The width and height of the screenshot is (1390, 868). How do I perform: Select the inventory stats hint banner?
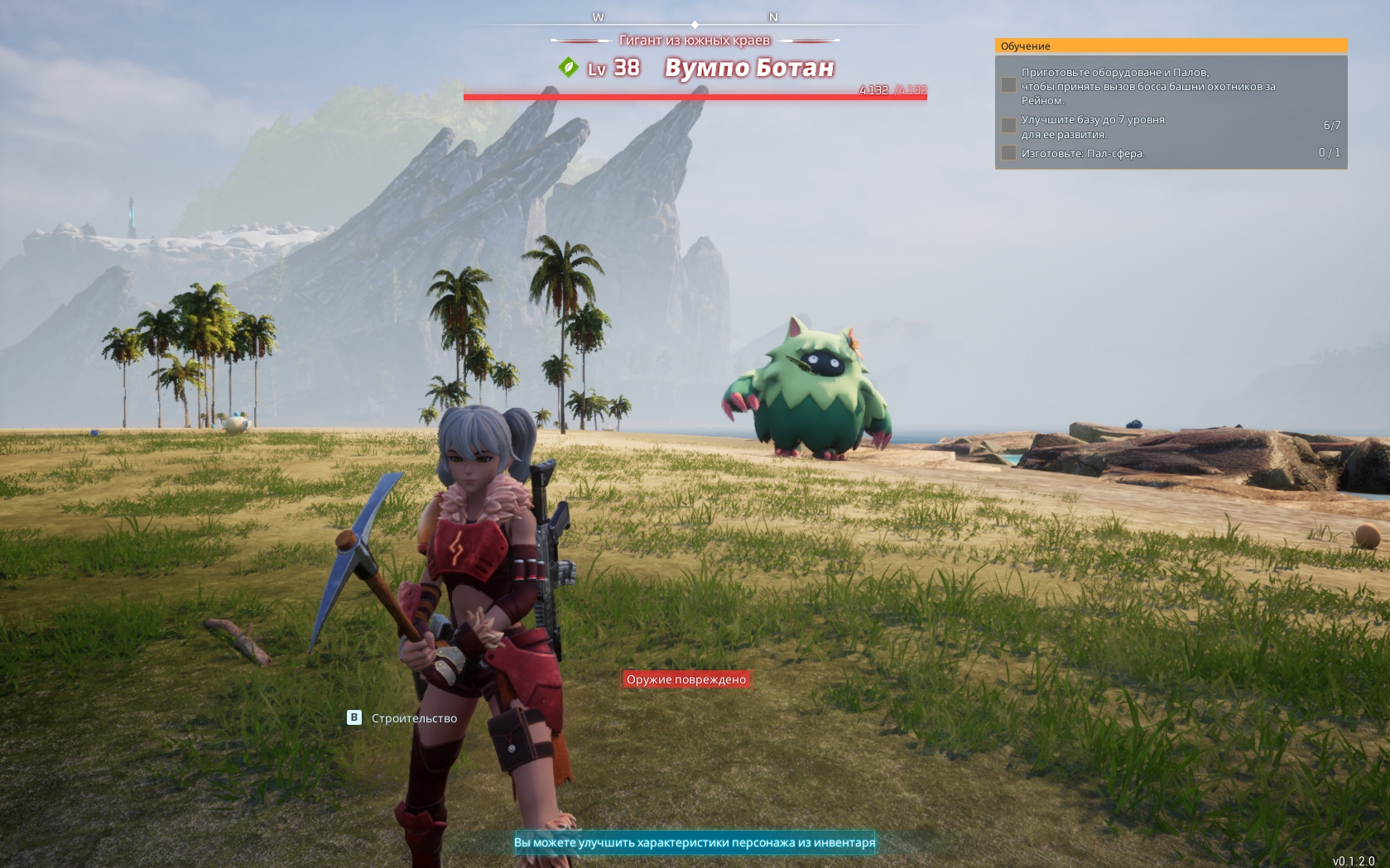[x=694, y=842]
